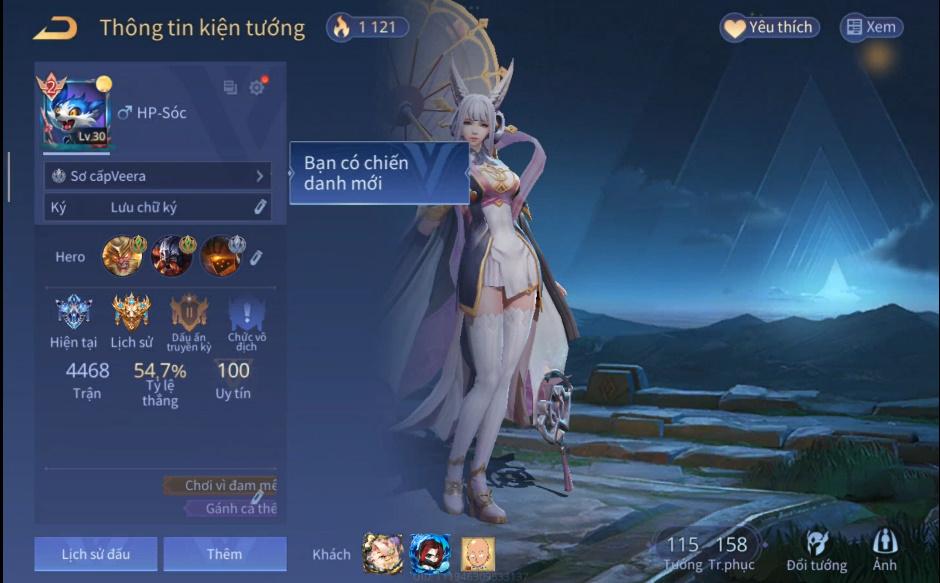Select the first featured hero portrait
Viewport: 940px width, 583px height.
121,256
